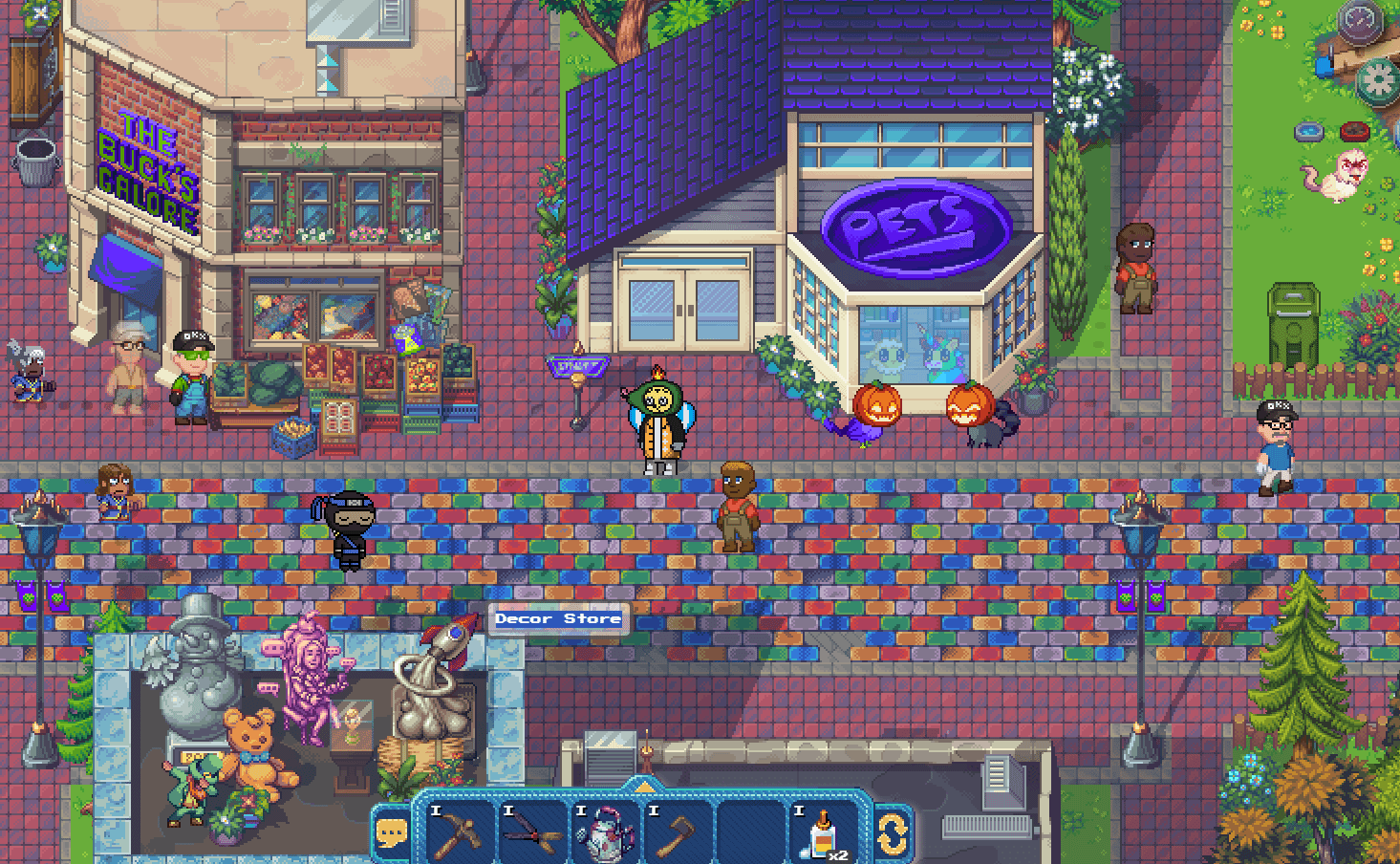Expand the hotbar with the up arrow

point(644,788)
